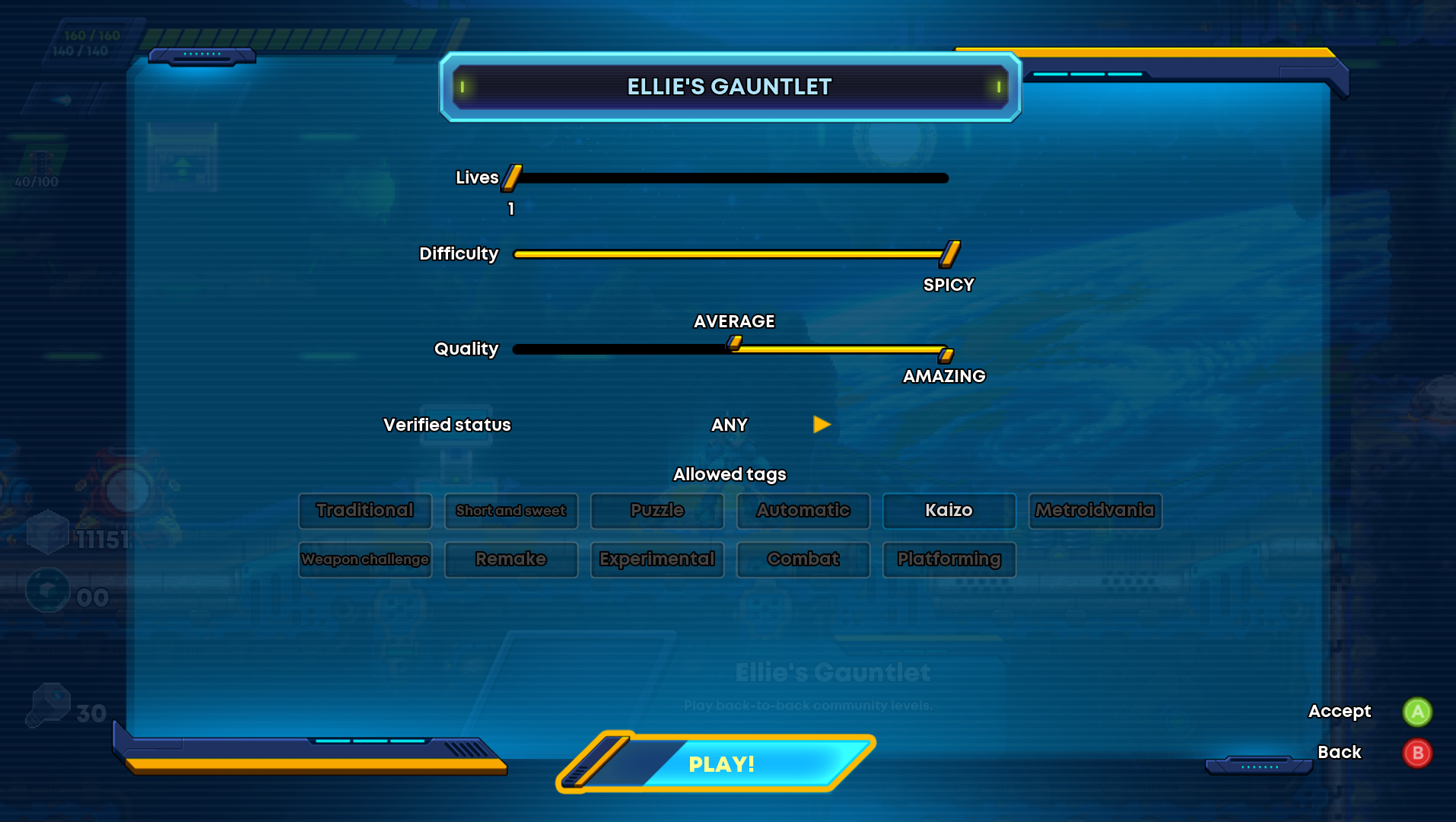Toggle the Automatic tag
This screenshot has width=1456, height=822.
coord(803,511)
